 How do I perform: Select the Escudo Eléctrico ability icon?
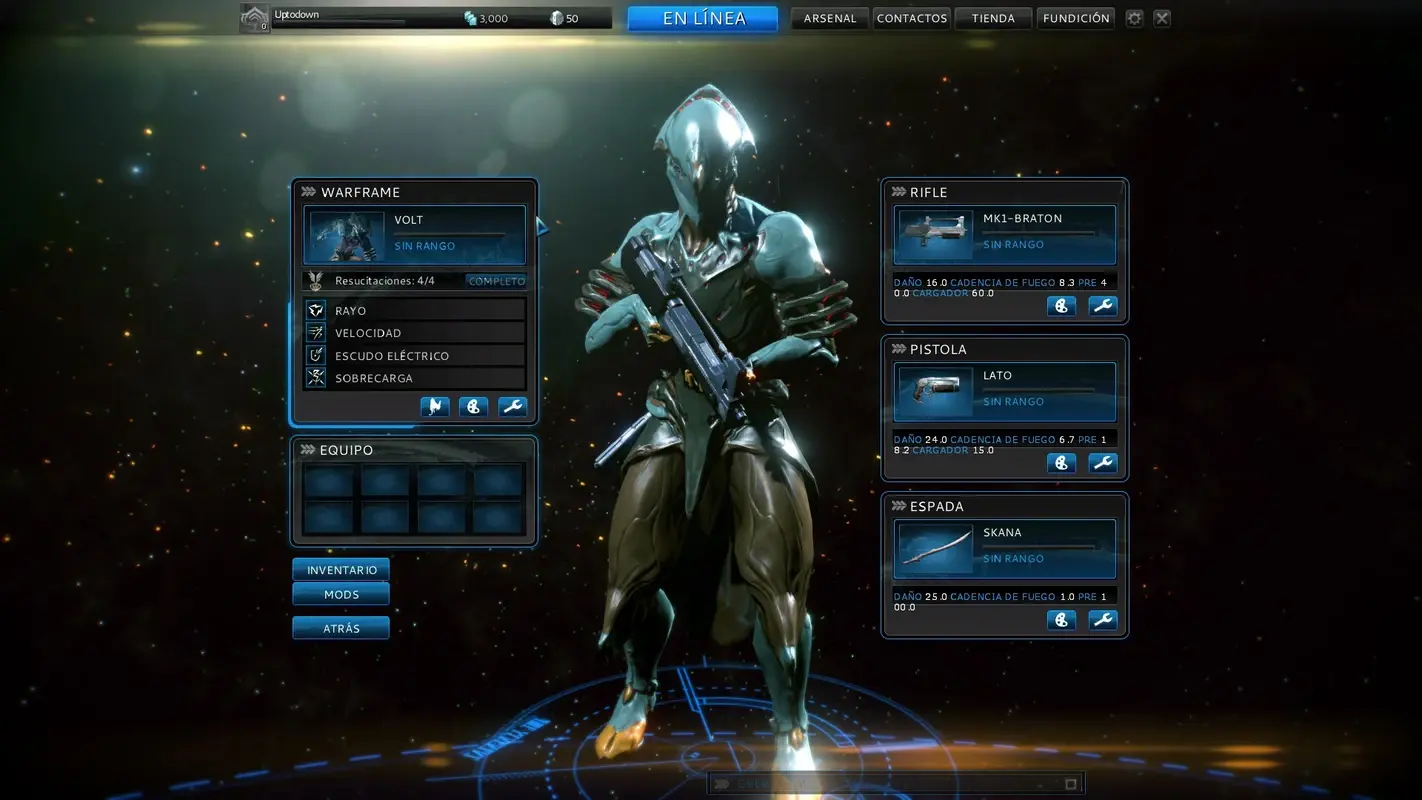(x=314, y=355)
